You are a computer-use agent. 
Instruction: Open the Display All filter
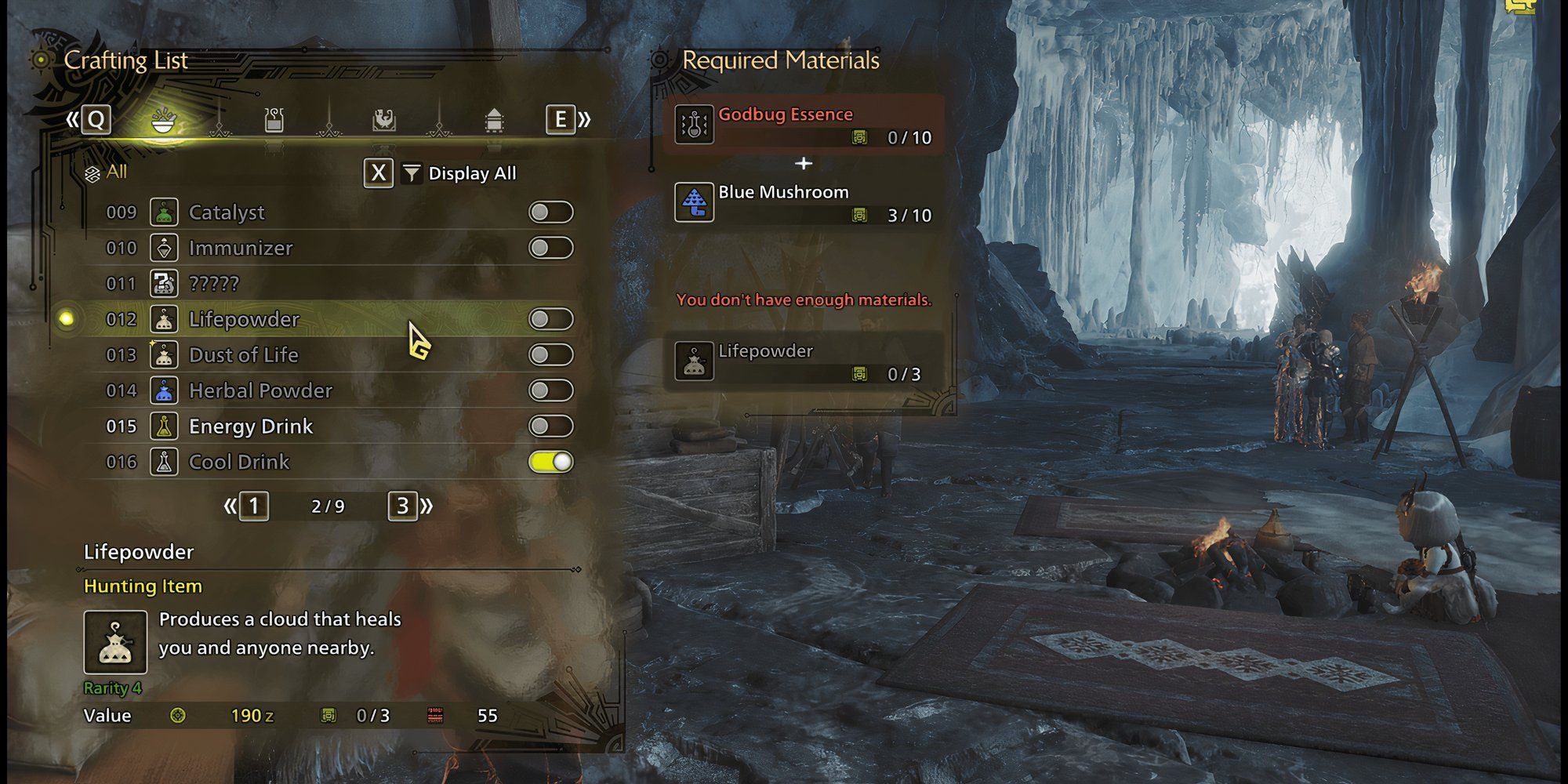tap(459, 173)
